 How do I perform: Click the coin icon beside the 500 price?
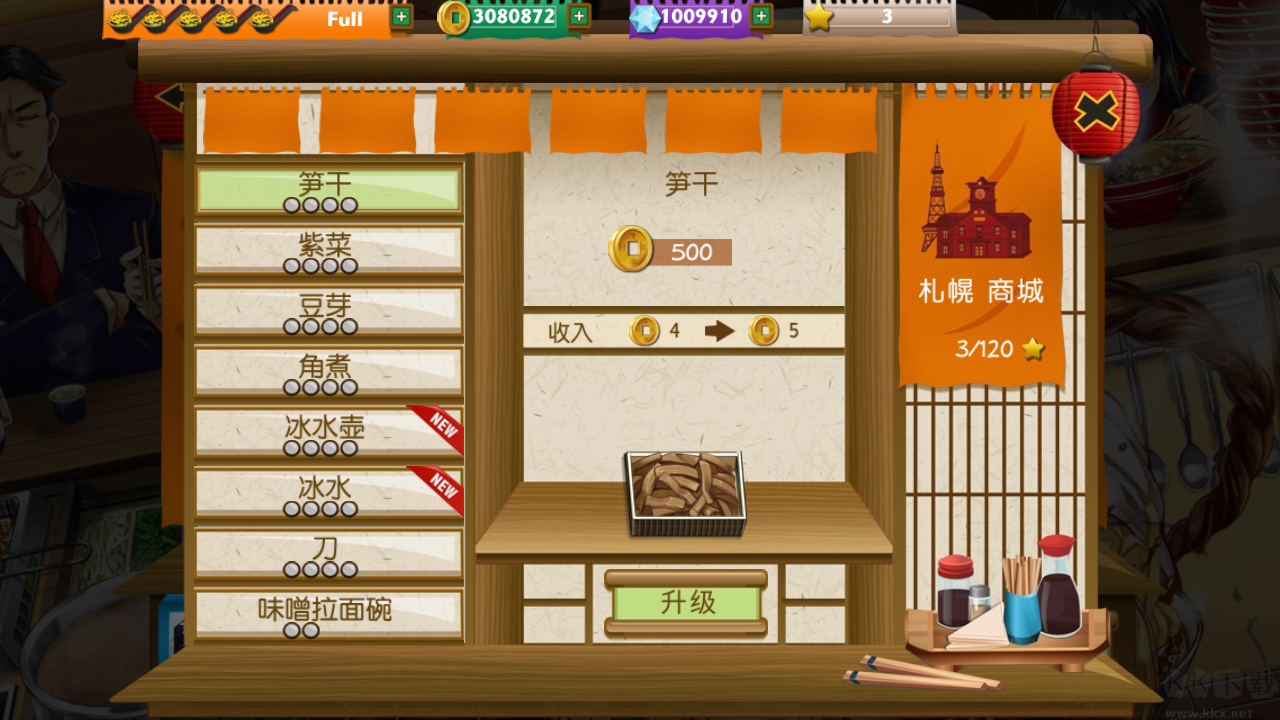tap(632, 251)
